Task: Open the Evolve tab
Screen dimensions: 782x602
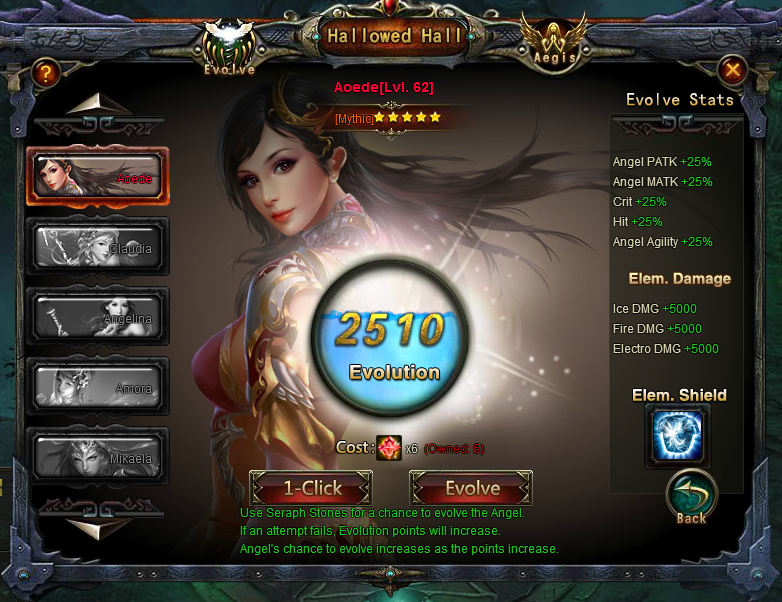Action: [x=229, y=48]
